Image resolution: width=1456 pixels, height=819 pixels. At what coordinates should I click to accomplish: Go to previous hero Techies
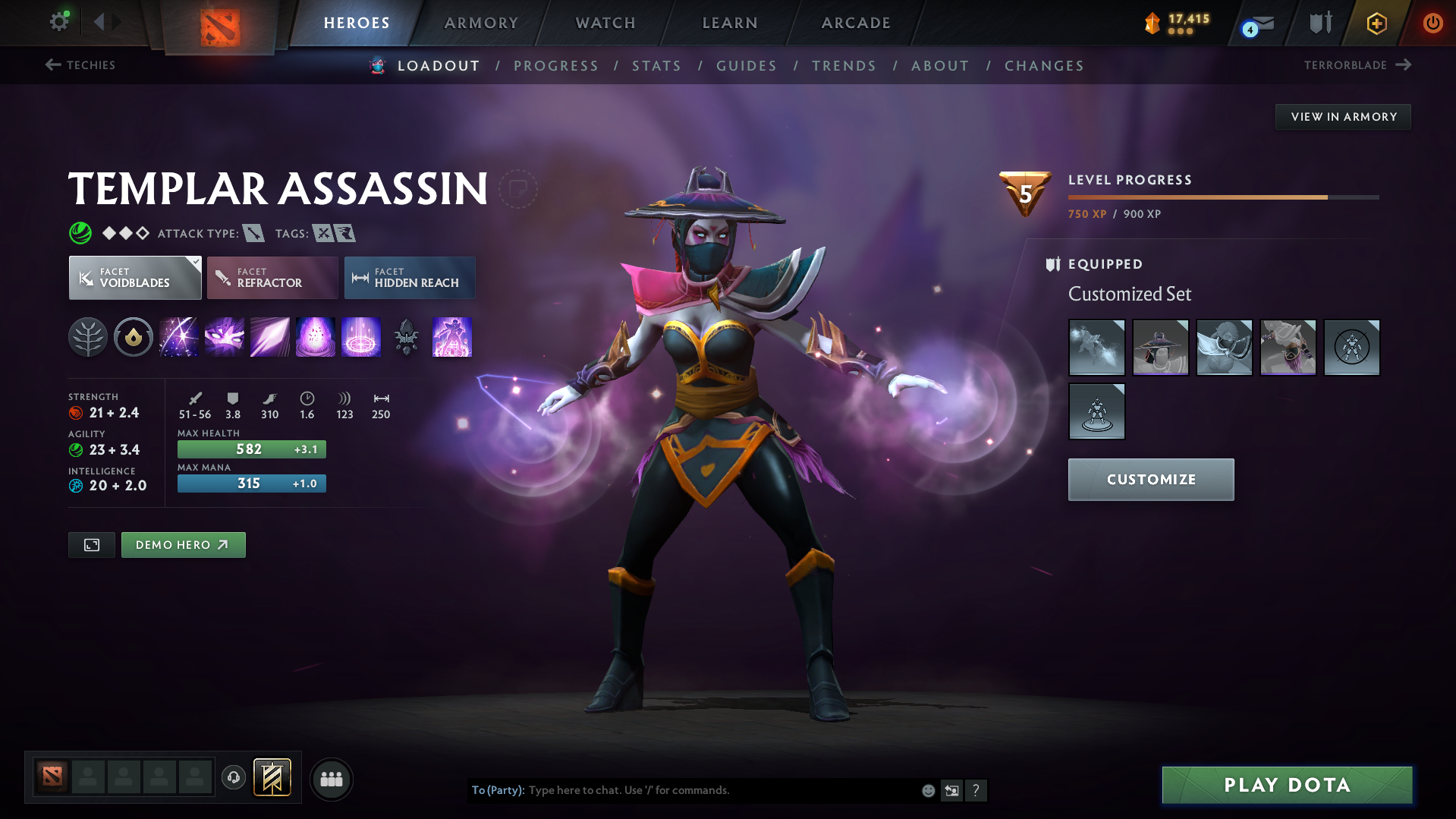[80, 65]
